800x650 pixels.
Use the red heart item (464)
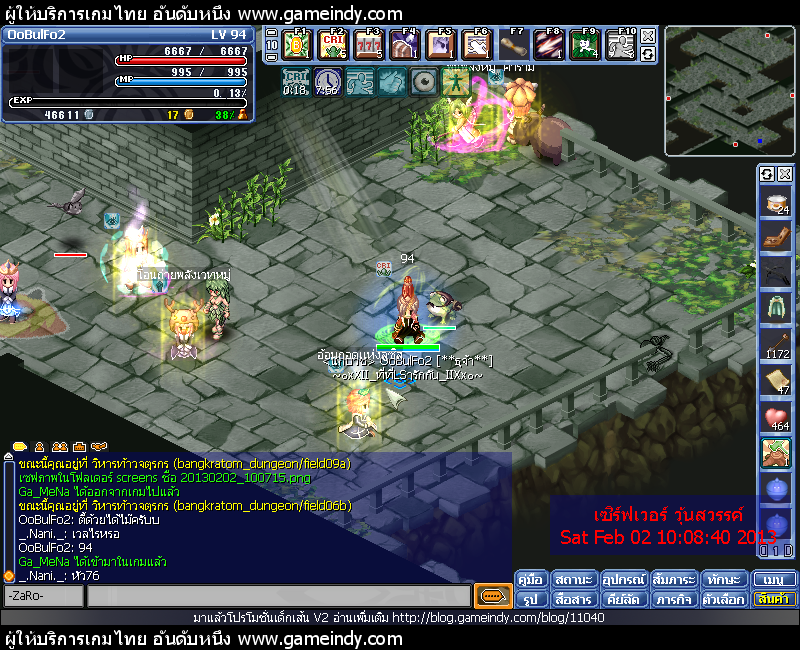(775, 418)
